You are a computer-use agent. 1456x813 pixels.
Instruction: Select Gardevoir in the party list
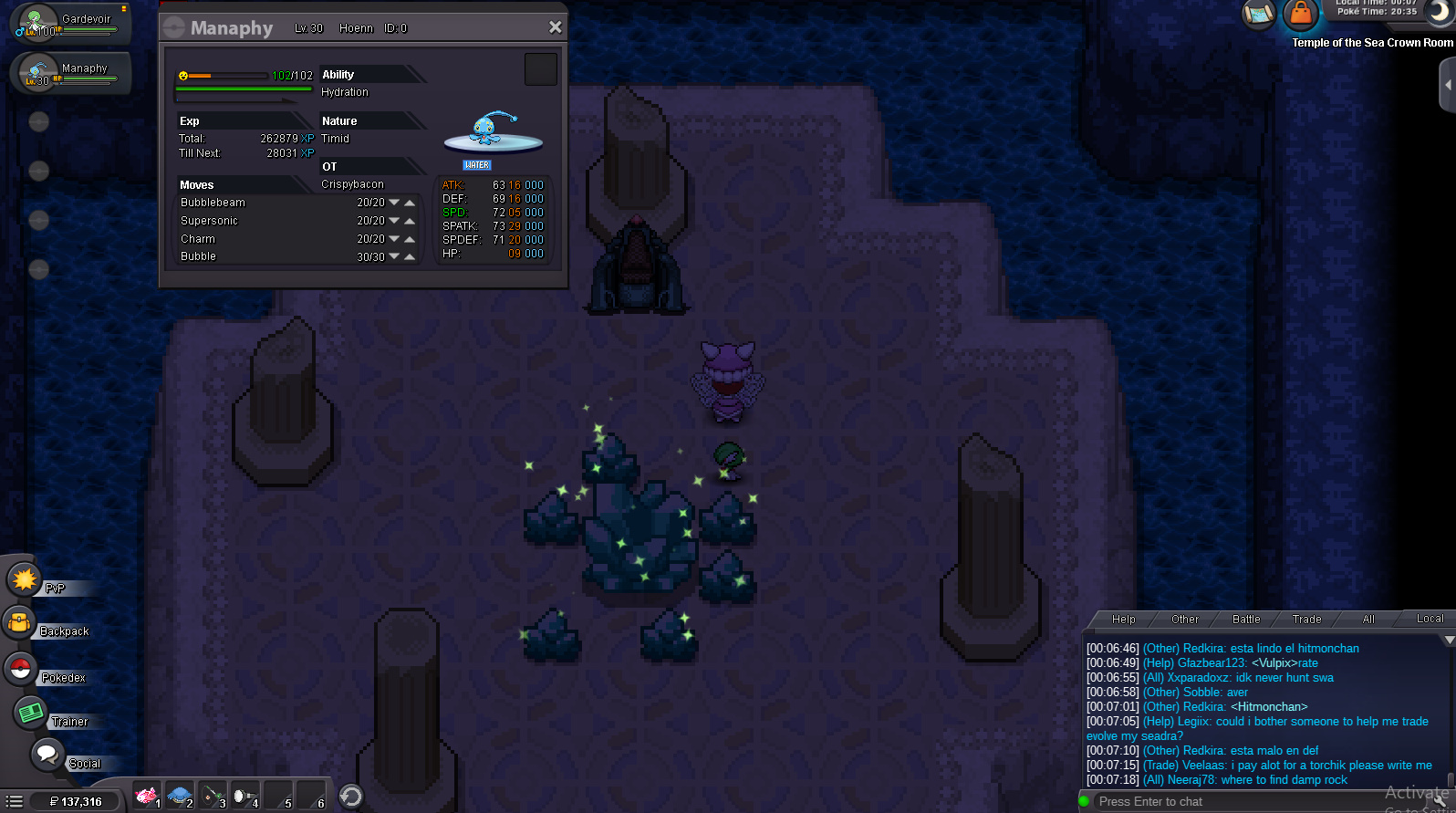click(69, 24)
